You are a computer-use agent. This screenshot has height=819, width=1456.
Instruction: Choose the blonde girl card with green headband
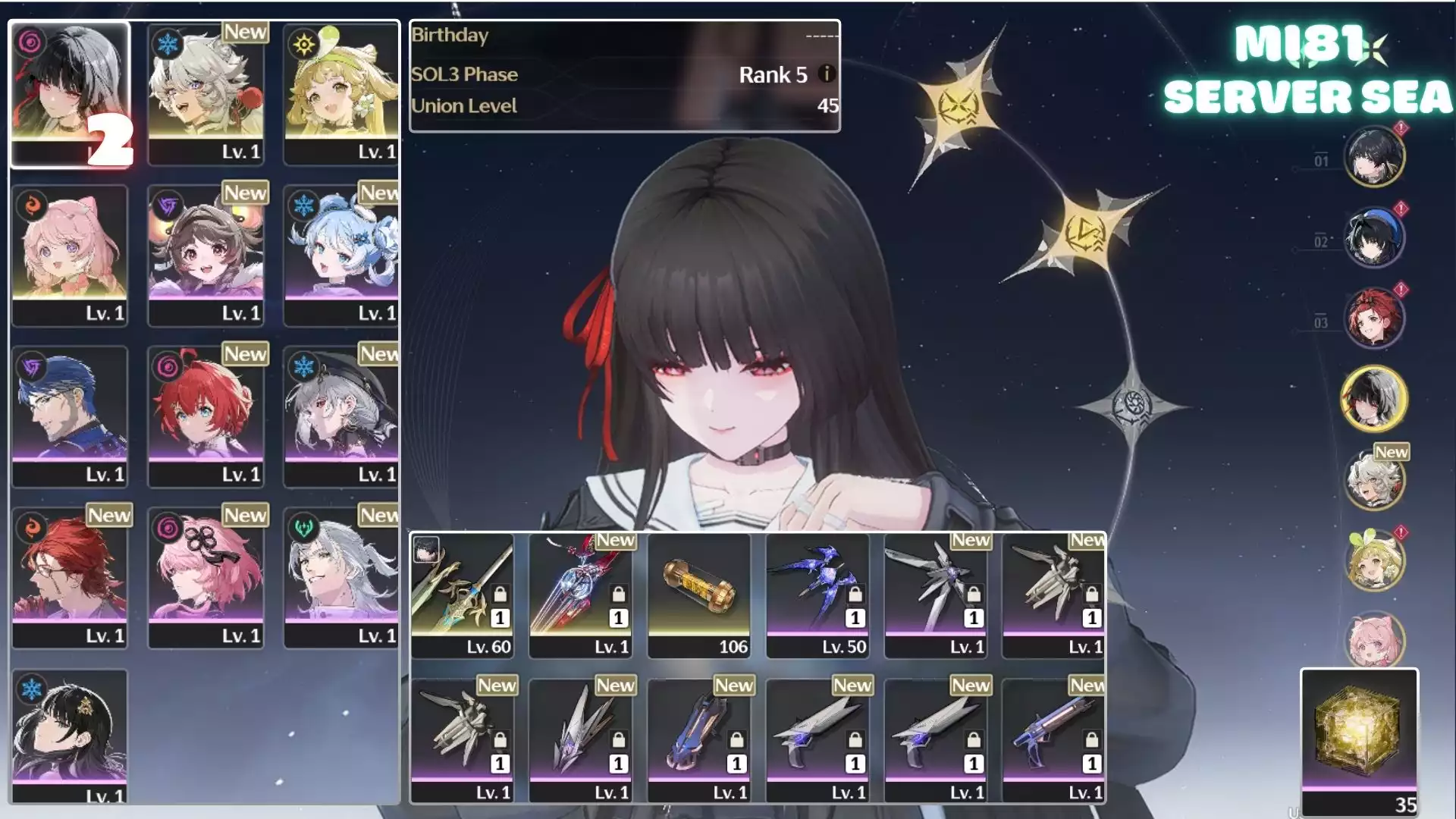click(x=341, y=94)
